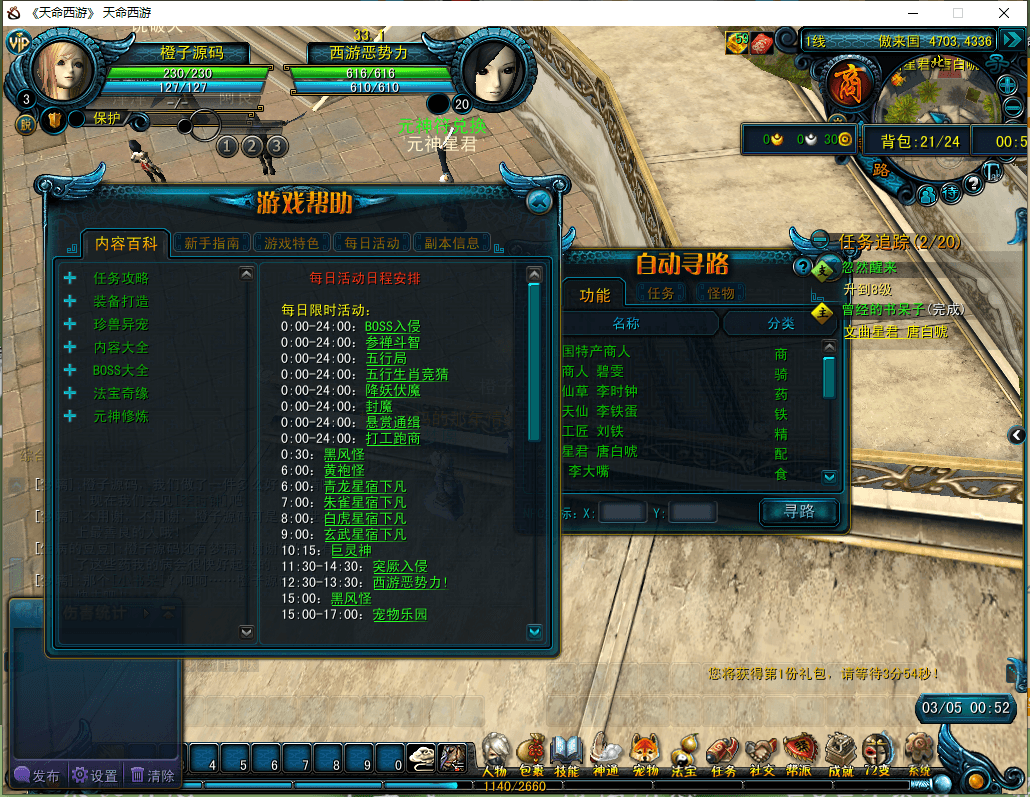The height and width of the screenshot is (797, 1030).
Task: Collapse the 任务追踪 quest tracker
Action: coord(820,240)
